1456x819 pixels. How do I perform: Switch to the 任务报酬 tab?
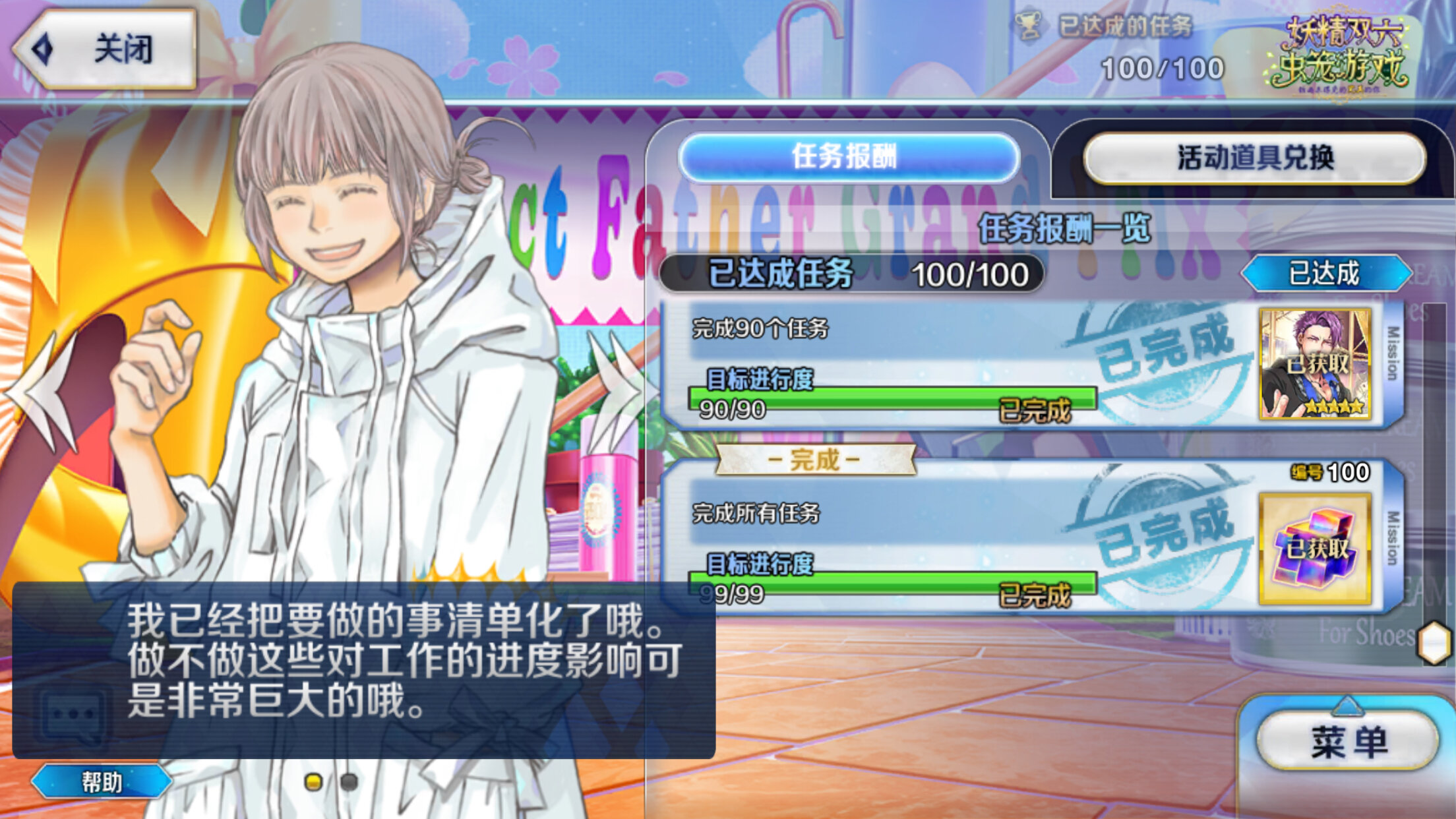(848, 158)
